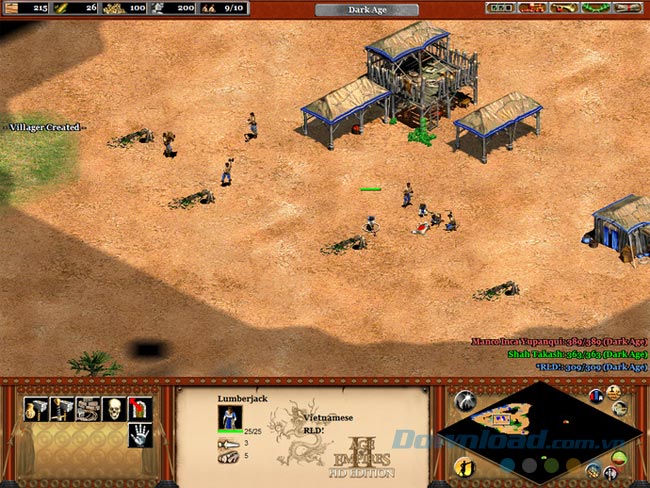Open diplomacy with the green wreath button
This screenshot has height=488, width=650.
[x=597, y=8]
